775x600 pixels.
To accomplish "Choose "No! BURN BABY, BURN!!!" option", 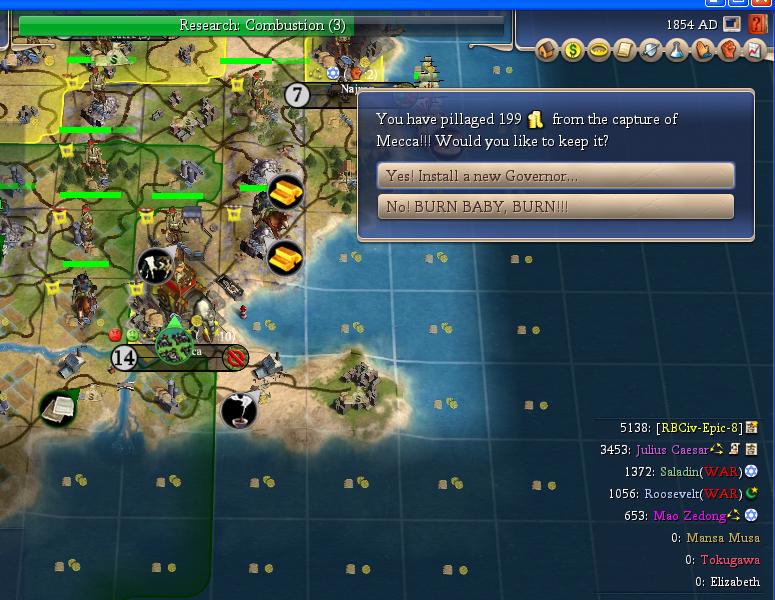I will tap(556, 207).
